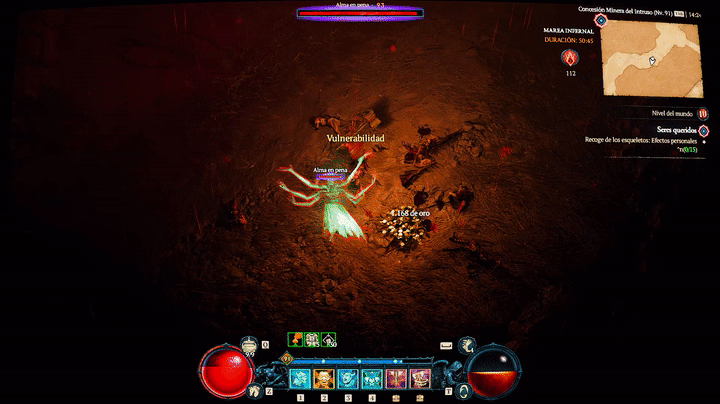Open the minimap in the corner

tap(651, 57)
